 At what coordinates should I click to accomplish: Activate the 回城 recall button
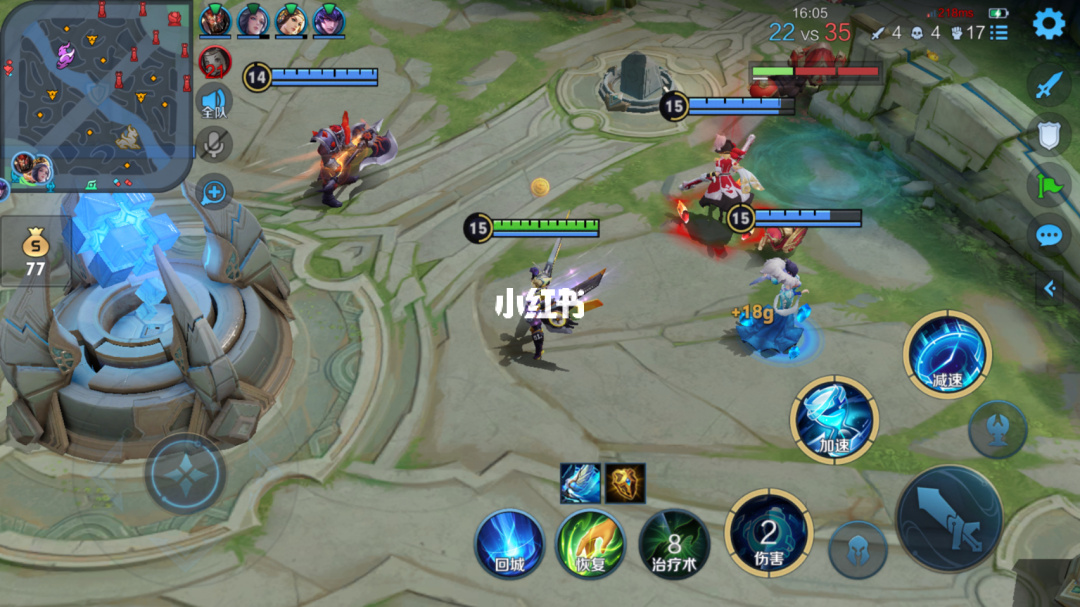coord(509,543)
